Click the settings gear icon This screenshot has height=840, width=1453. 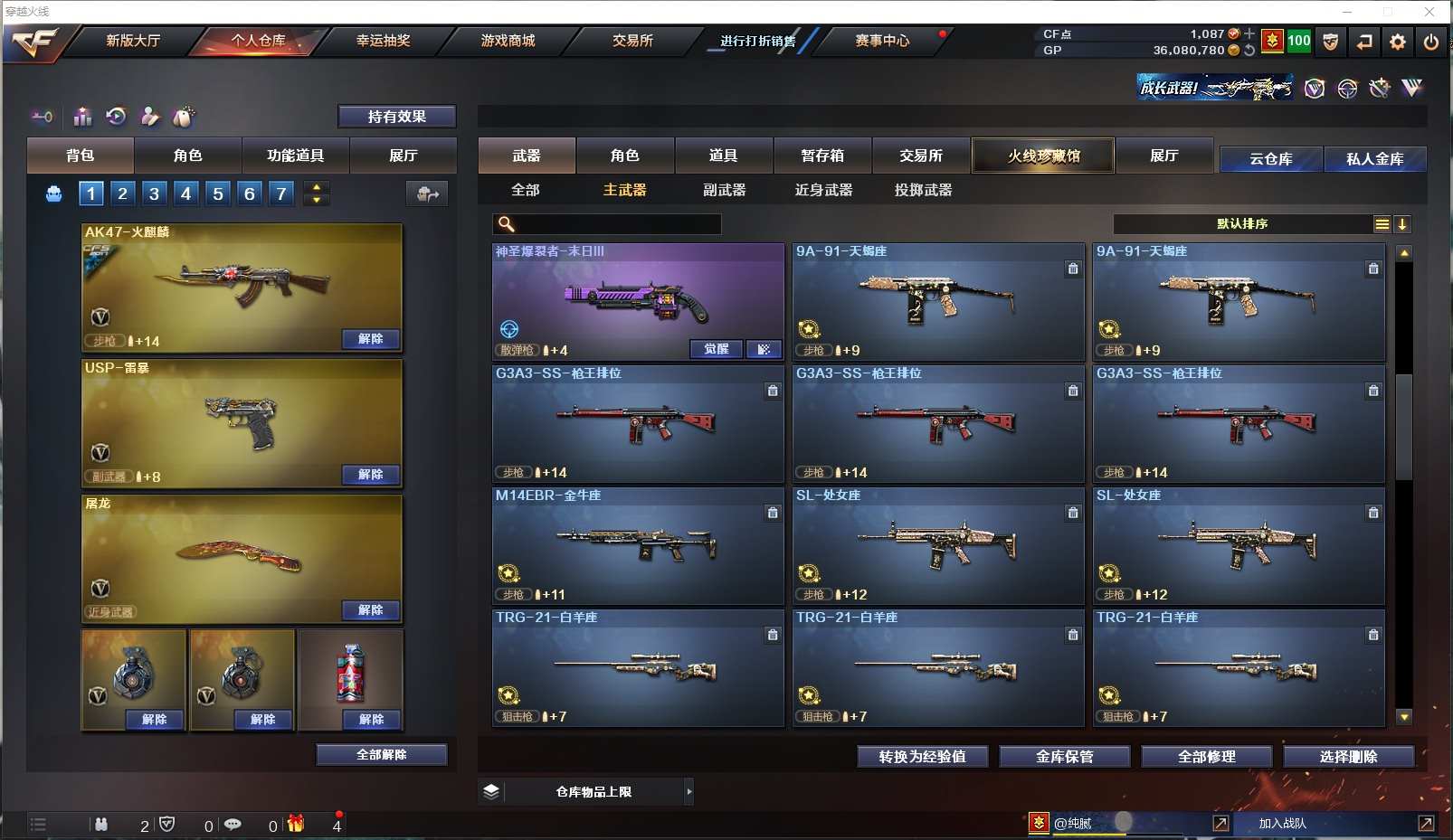pos(1398,42)
